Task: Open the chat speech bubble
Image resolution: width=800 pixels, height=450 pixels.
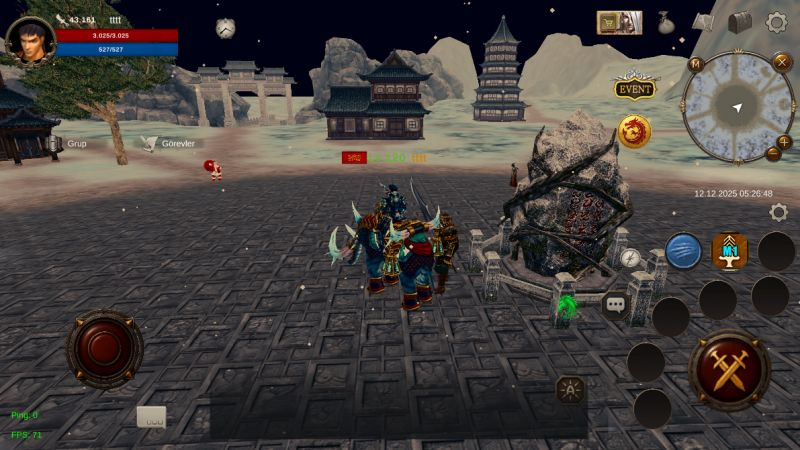Action: pos(615,304)
